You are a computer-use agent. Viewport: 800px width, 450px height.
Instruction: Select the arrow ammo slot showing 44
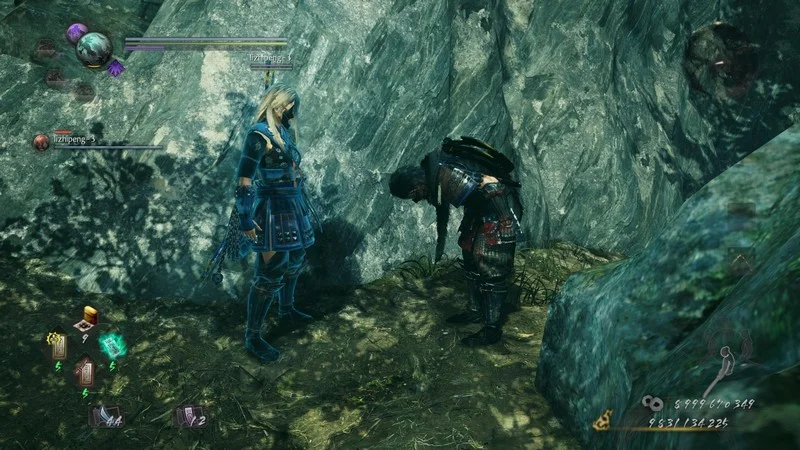click(x=103, y=414)
